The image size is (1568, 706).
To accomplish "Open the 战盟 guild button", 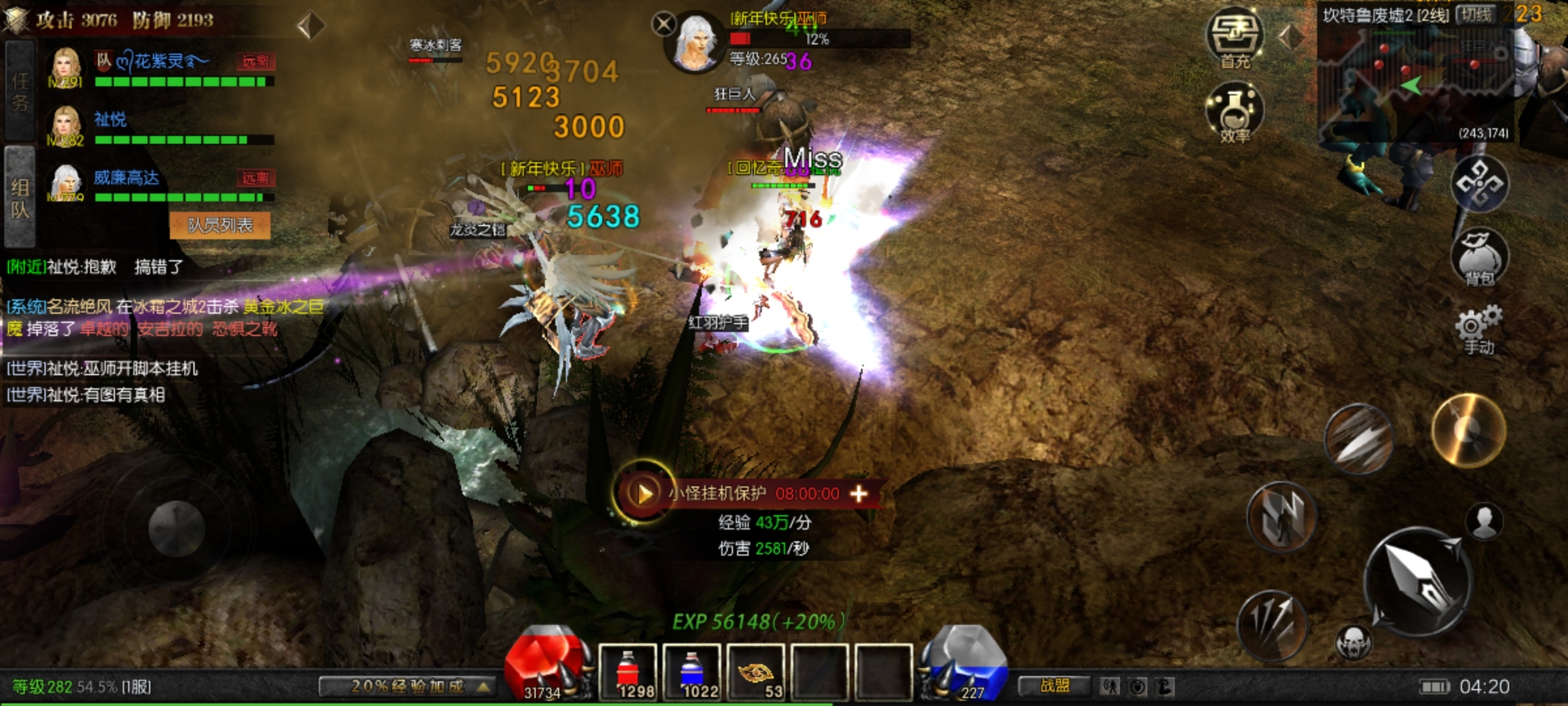I will tap(1054, 686).
